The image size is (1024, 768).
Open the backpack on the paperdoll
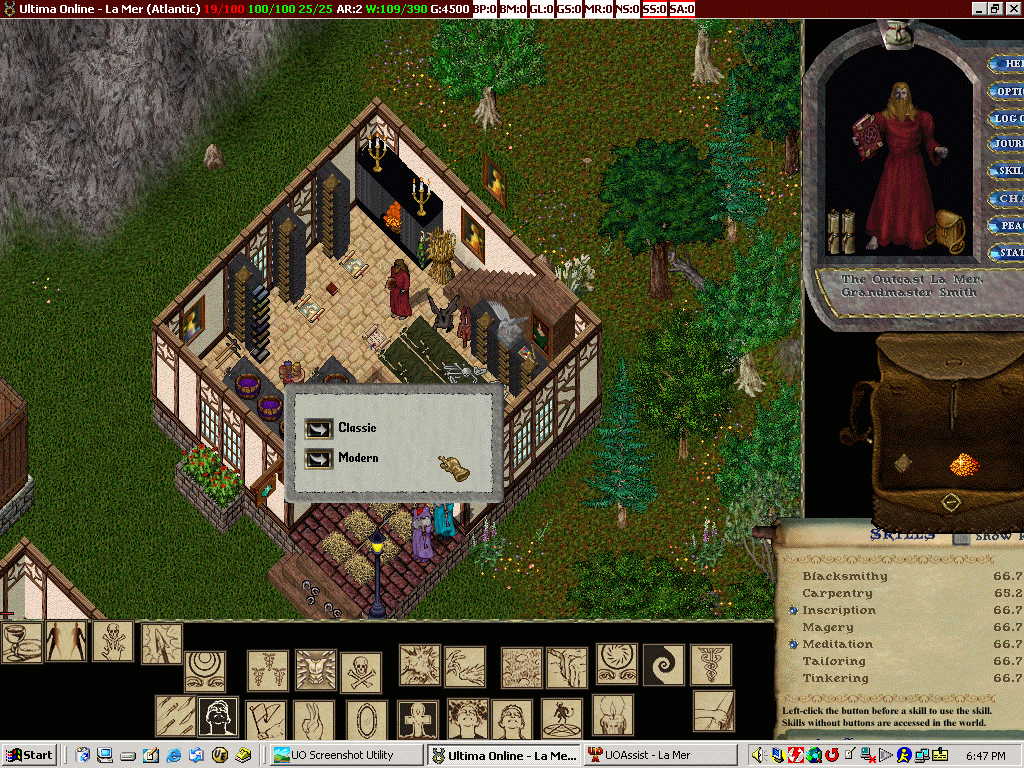point(944,231)
